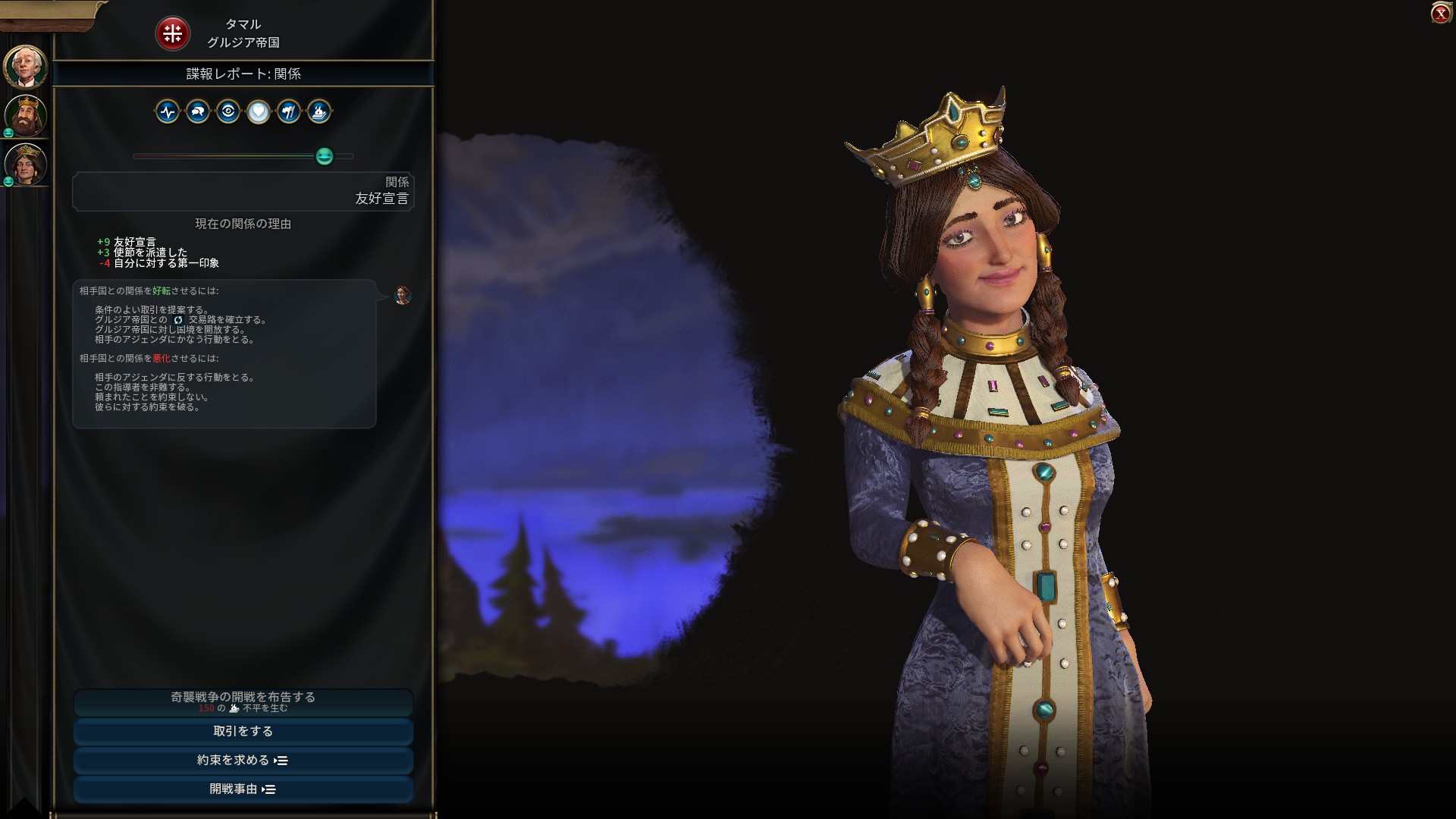This screenshot has height=819, width=1456.
Task: Click Tamar's small portrait beside the advice box
Action: [403, 295]
